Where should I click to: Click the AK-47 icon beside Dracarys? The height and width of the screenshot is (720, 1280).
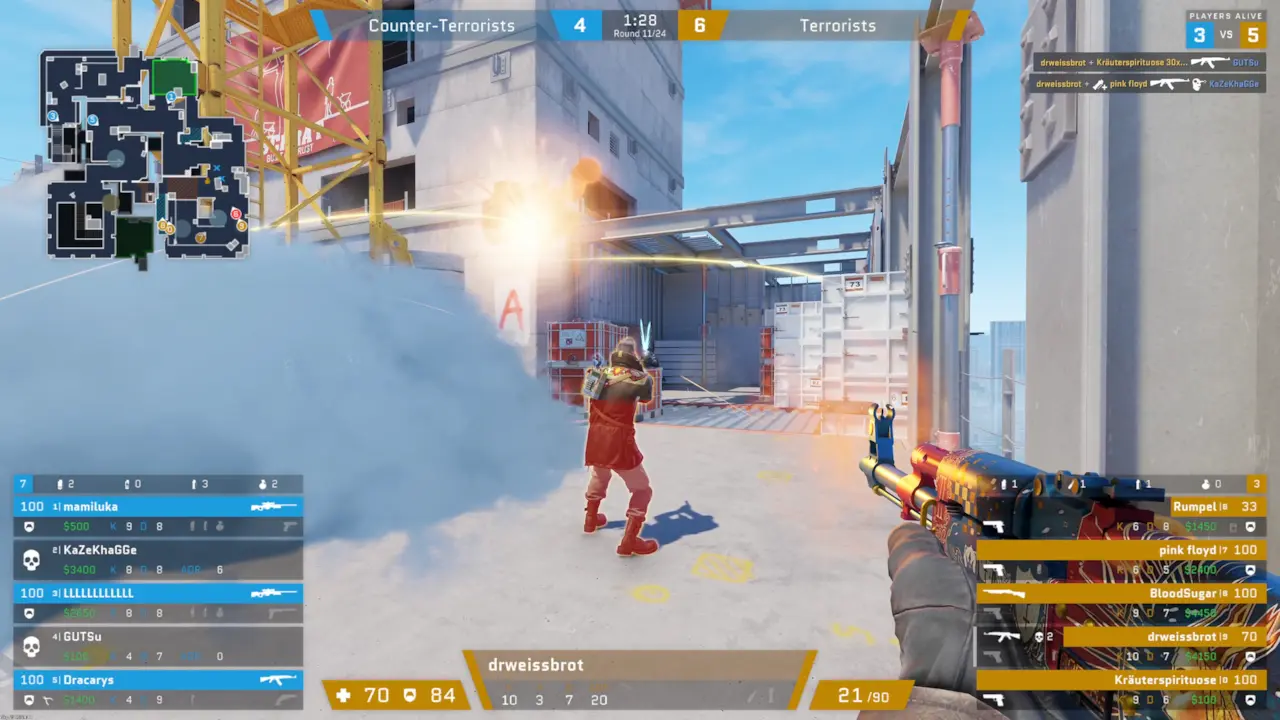[x=277, y=680]
